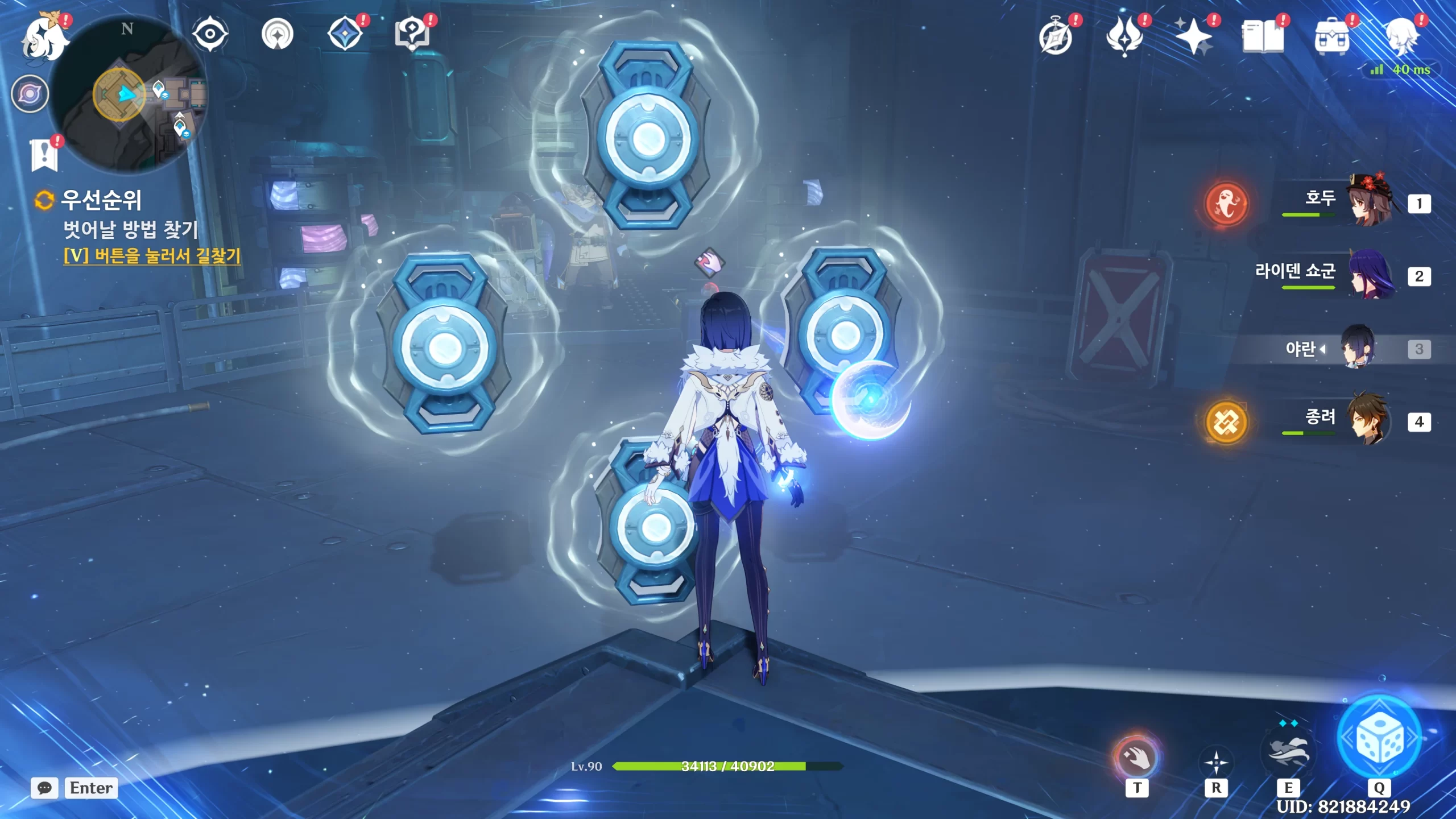Open the Paimon menu icon
The width and height of the screenshot is (1456, 819).
[x=43, y=38]
